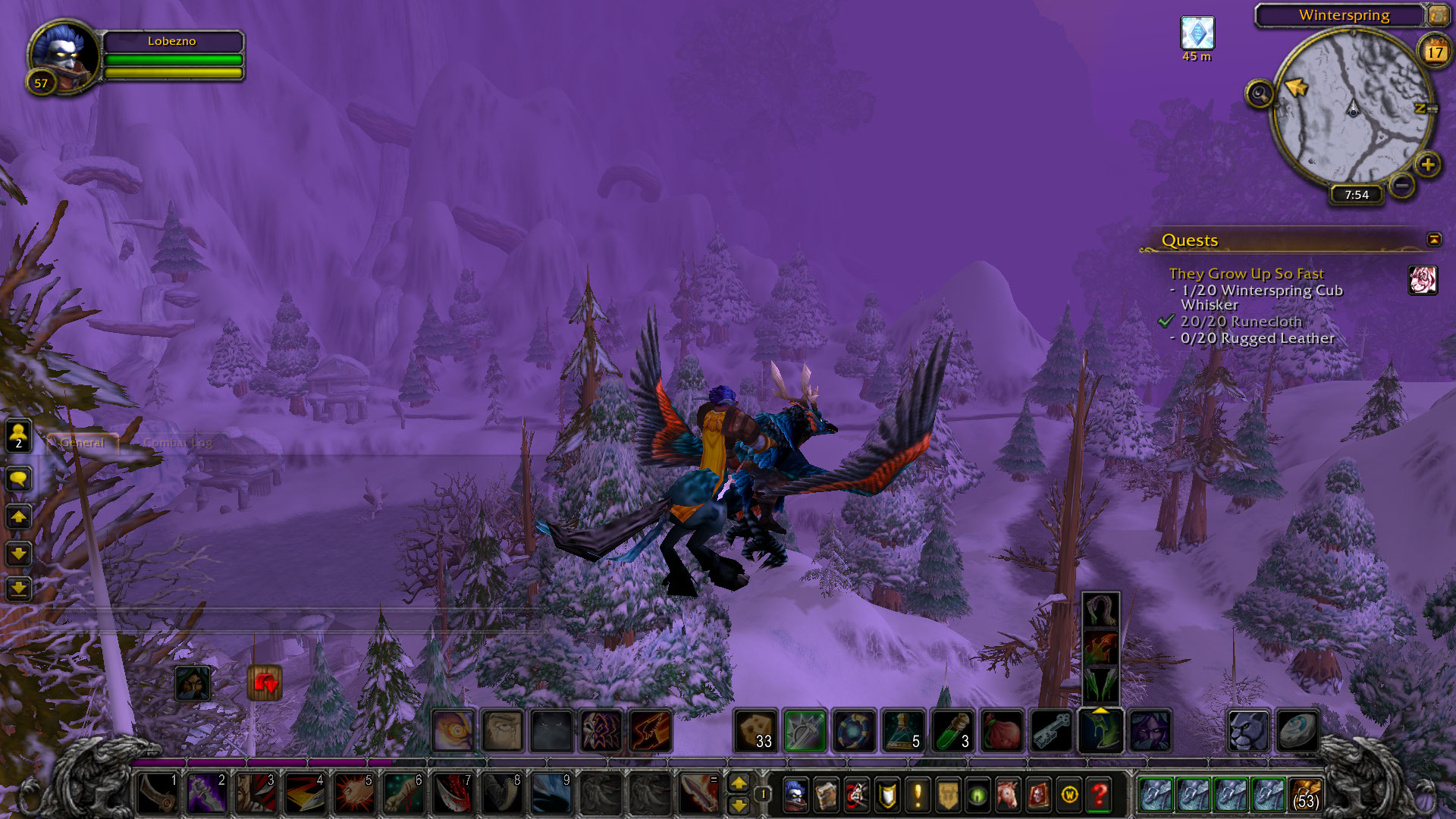
Task: Use the cheese food stack of 33
Action: 755,730
